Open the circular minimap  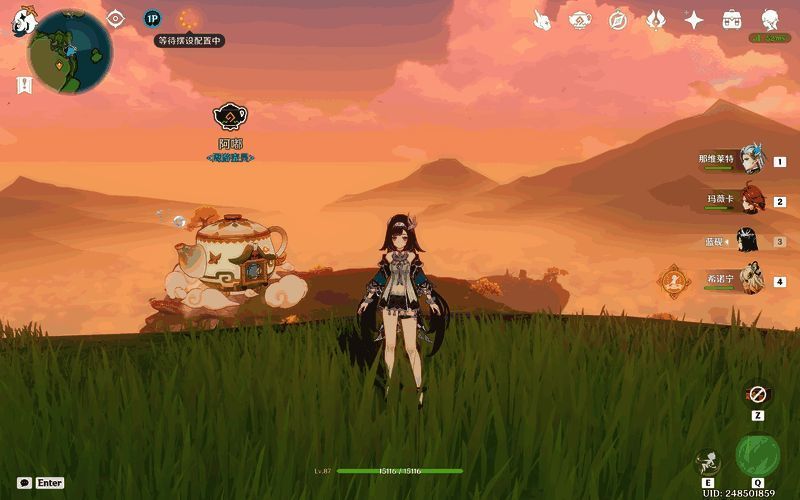coord(70,52)
